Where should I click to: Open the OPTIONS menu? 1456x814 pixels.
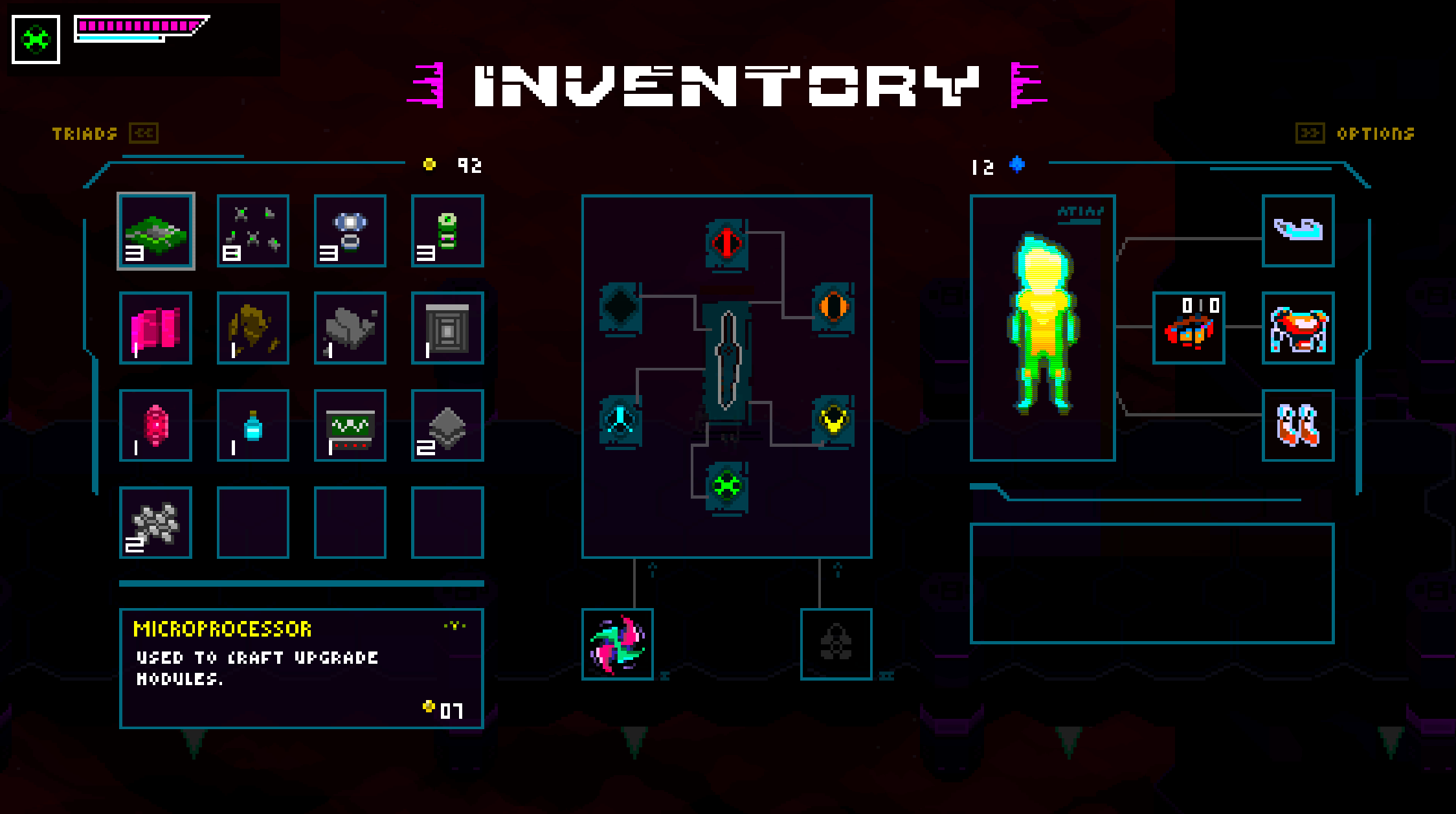pyautogui.click(x=1374, y=133)
